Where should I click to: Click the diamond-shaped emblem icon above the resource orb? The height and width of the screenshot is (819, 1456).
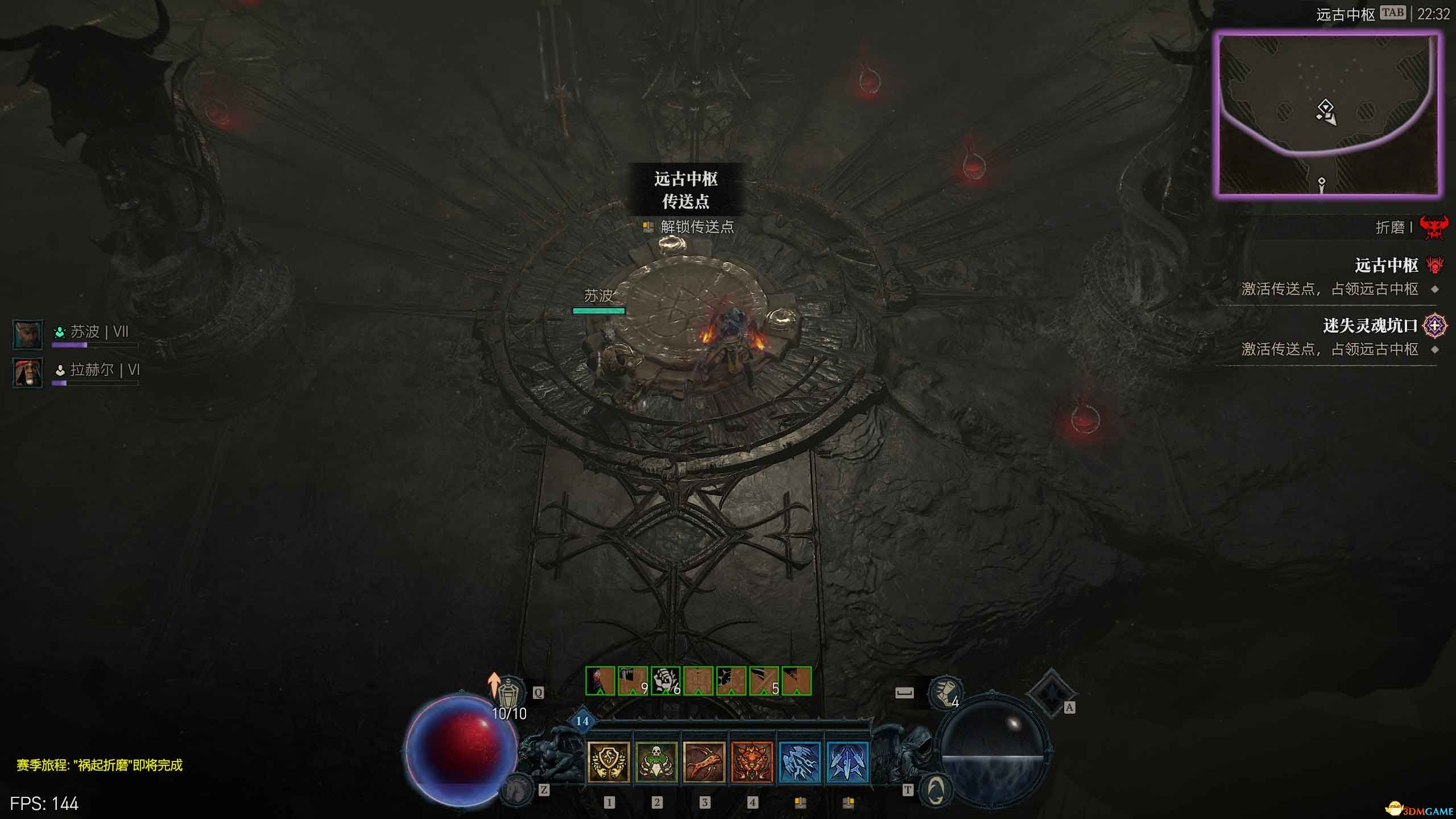(x=1050, y=692)
